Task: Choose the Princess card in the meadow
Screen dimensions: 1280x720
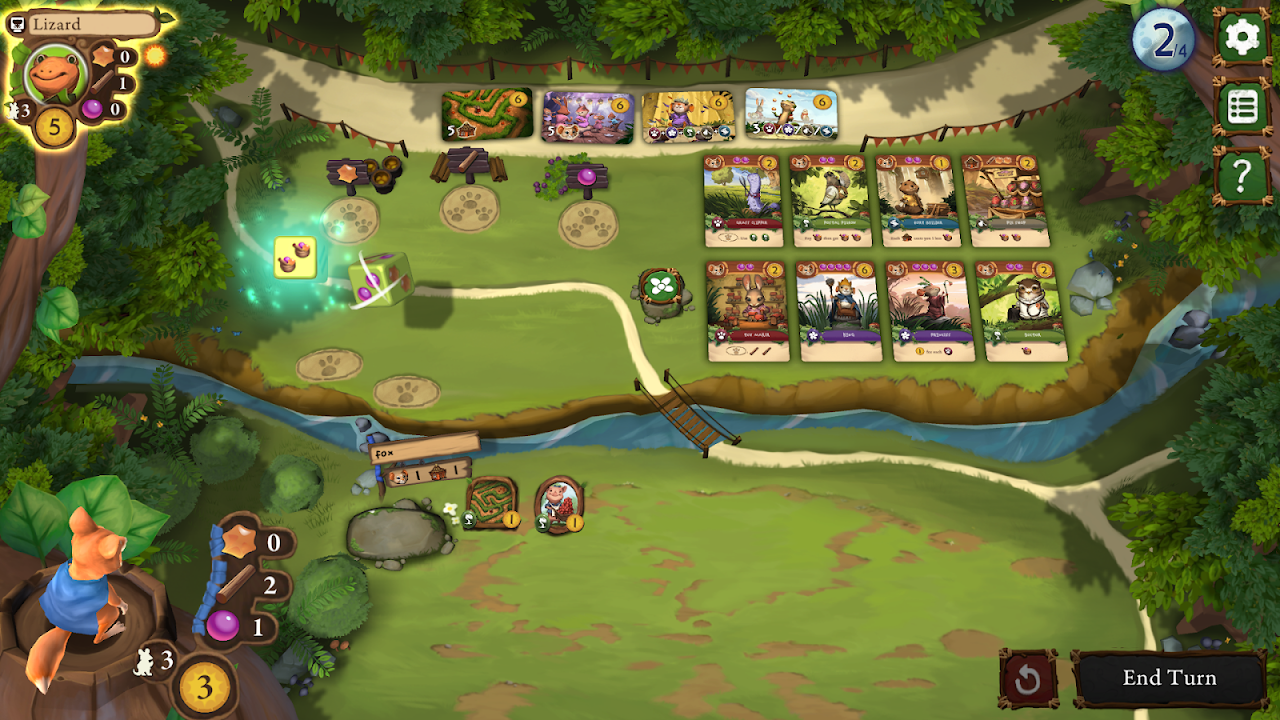Action: click(929, 310)
